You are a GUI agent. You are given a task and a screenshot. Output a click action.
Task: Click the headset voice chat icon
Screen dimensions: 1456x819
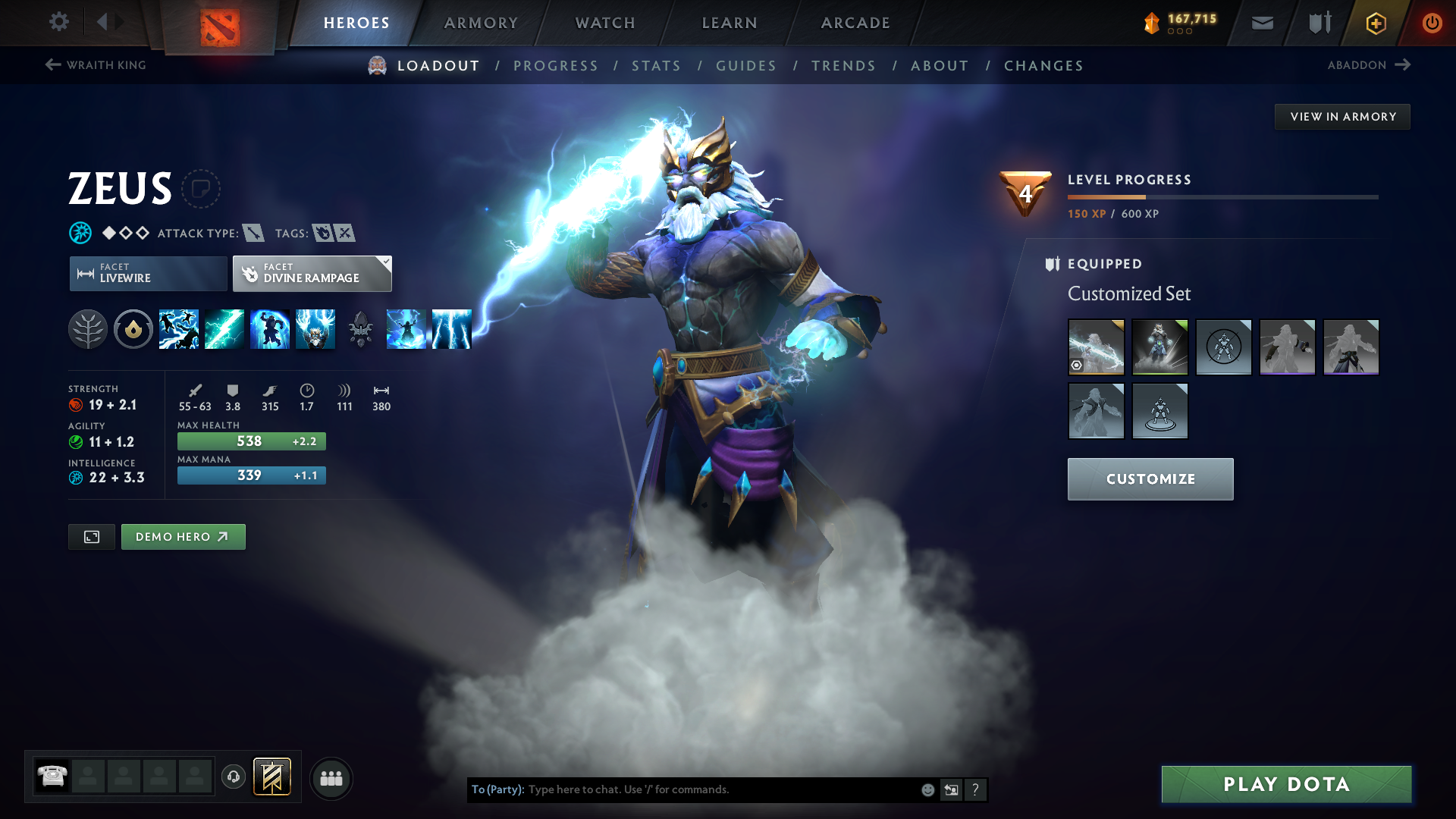(x=233, y=778)
